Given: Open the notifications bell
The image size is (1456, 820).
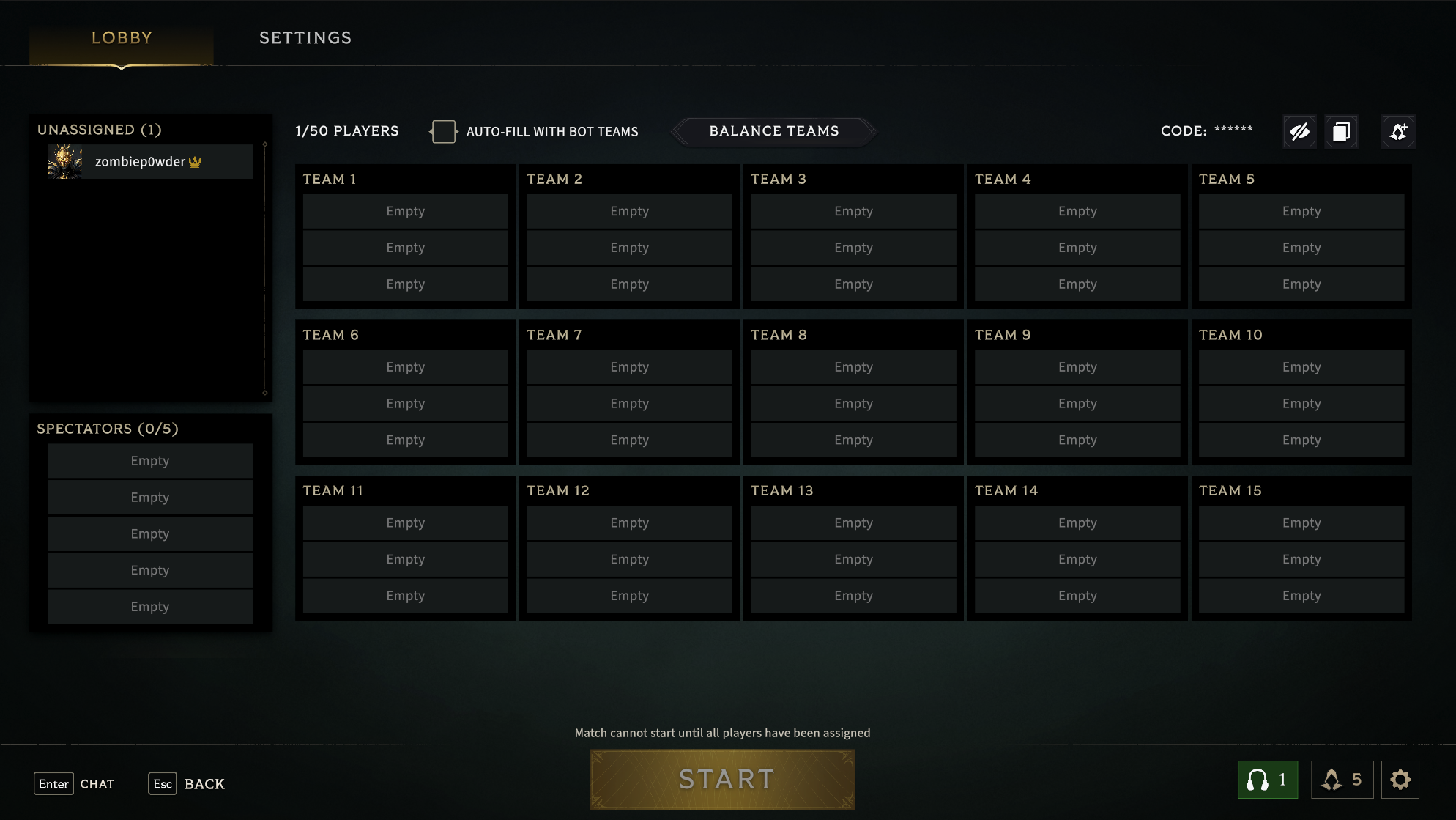Looking at the screenshot, I should point(1342,780).
